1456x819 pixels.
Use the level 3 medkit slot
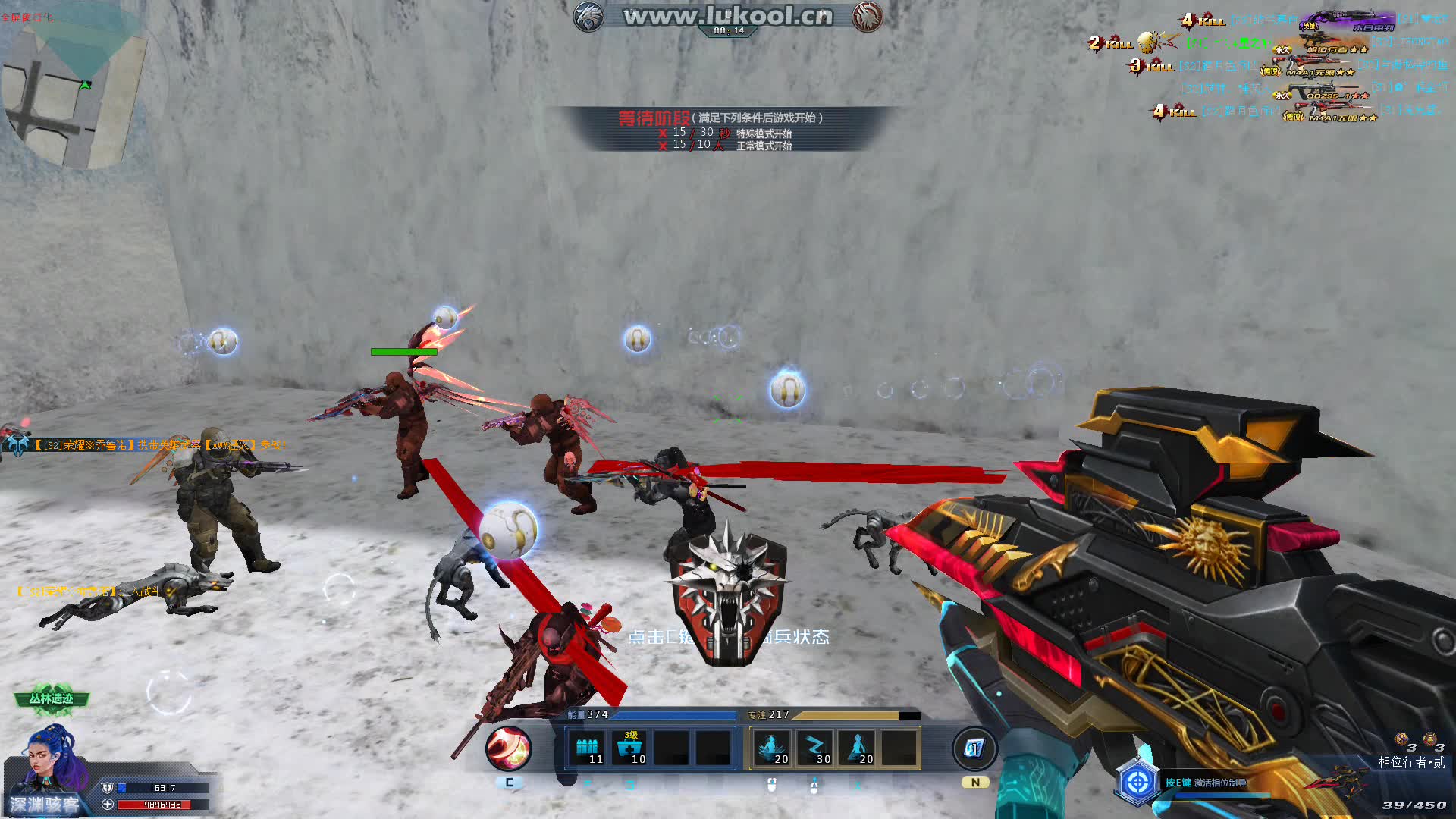click(630, 748)
